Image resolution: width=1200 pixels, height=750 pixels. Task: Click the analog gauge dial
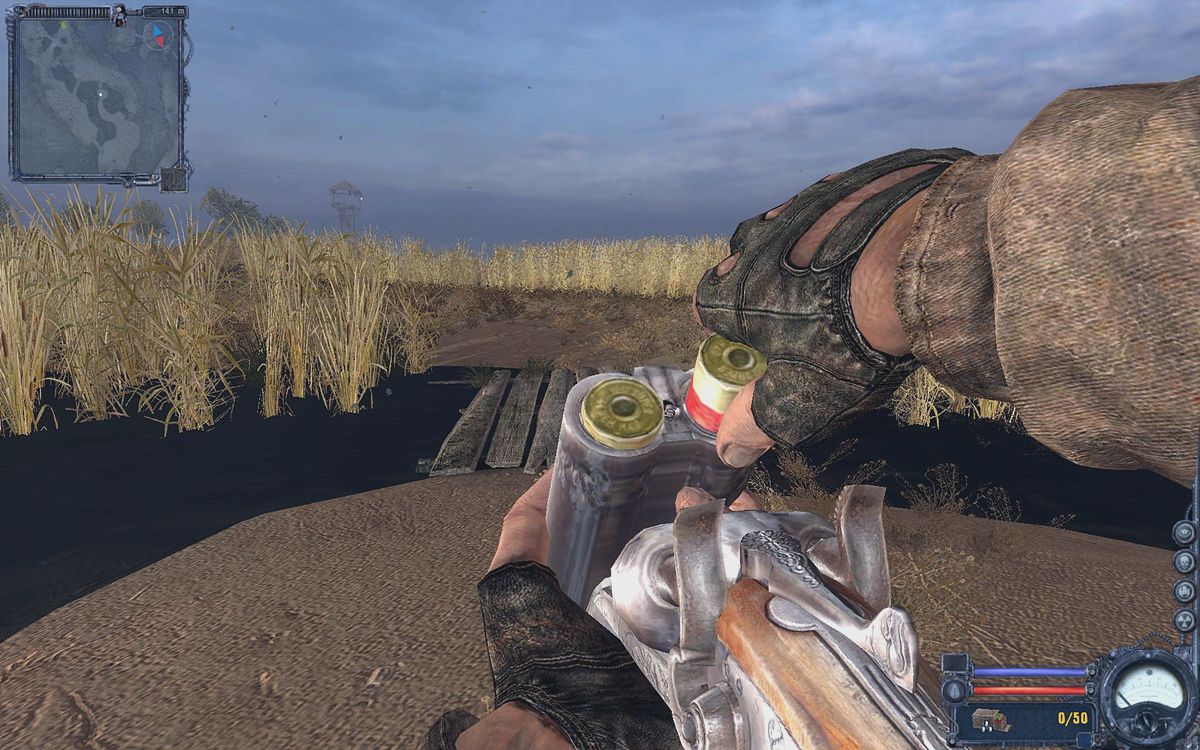1146,689
